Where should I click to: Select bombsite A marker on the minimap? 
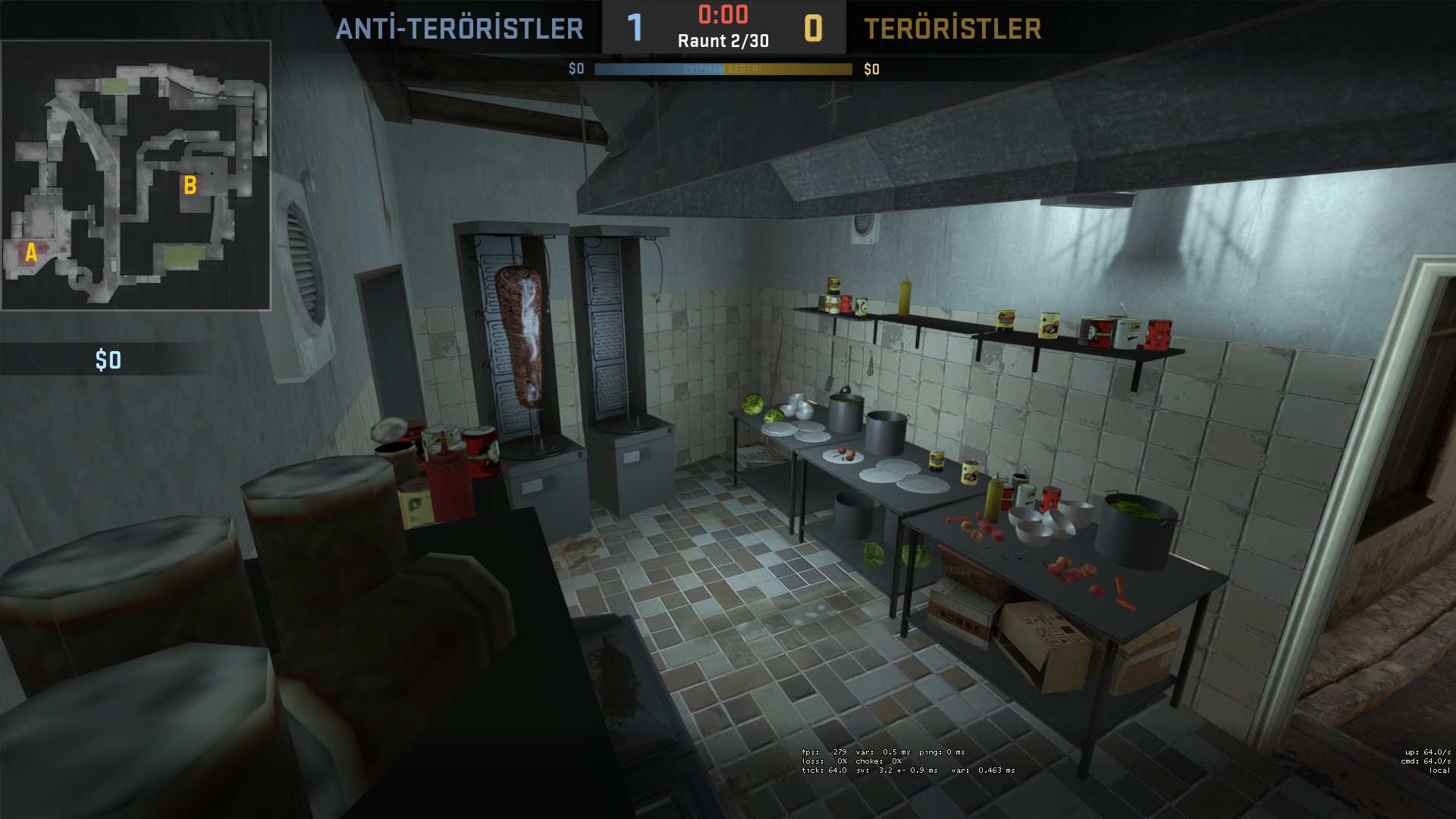pyautogui.click(x=31, y=253)
